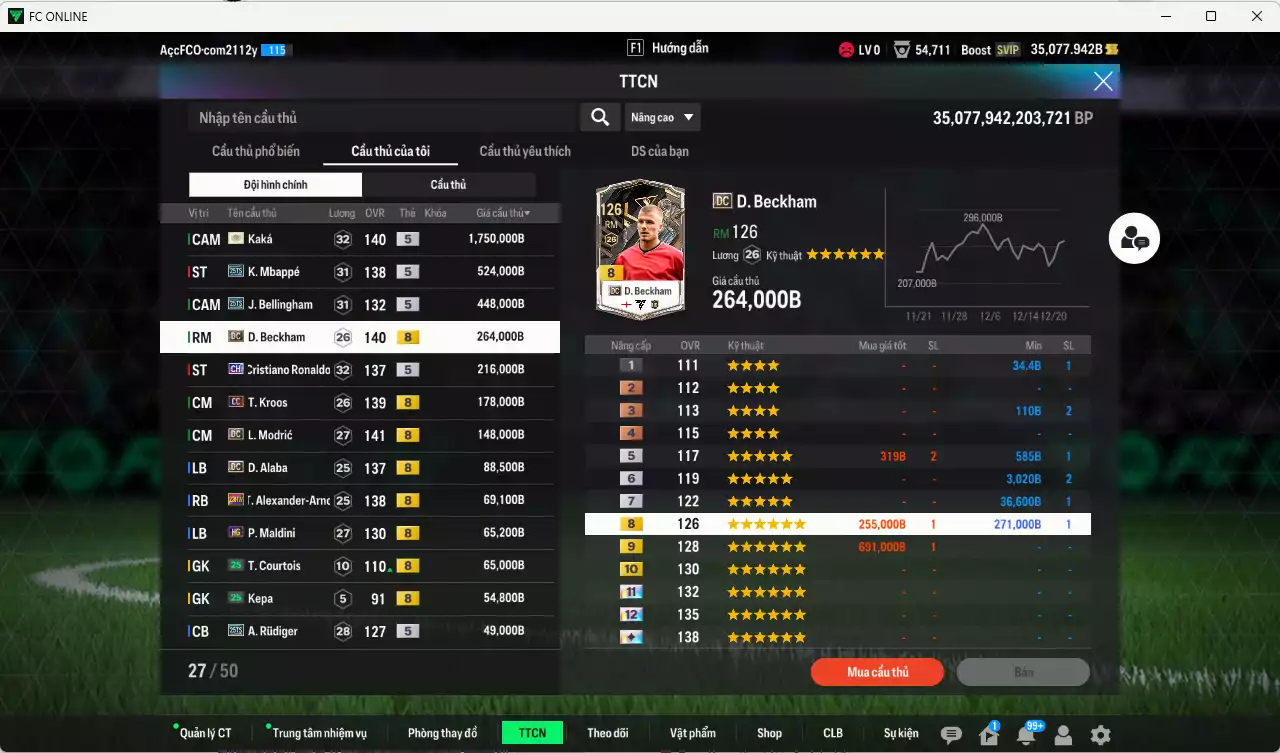The height and width of the screenshot is (753, 1280).
Task: Click the search magnifier icon
Action: 599,117
